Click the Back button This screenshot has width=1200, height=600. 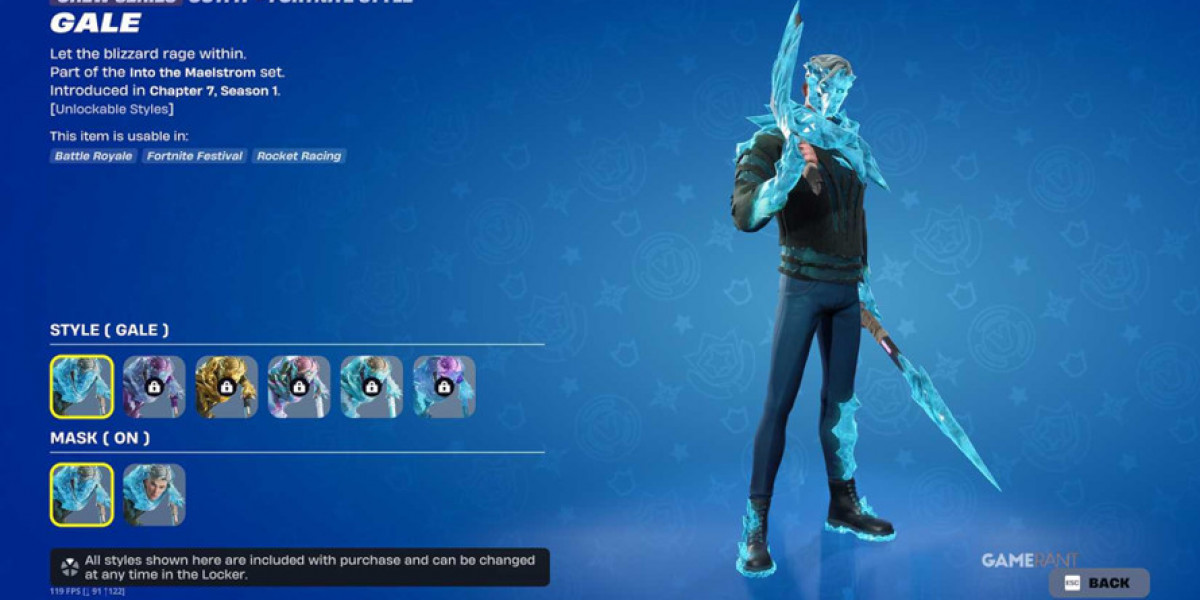pyautogui.click(x=1099, y=583)
